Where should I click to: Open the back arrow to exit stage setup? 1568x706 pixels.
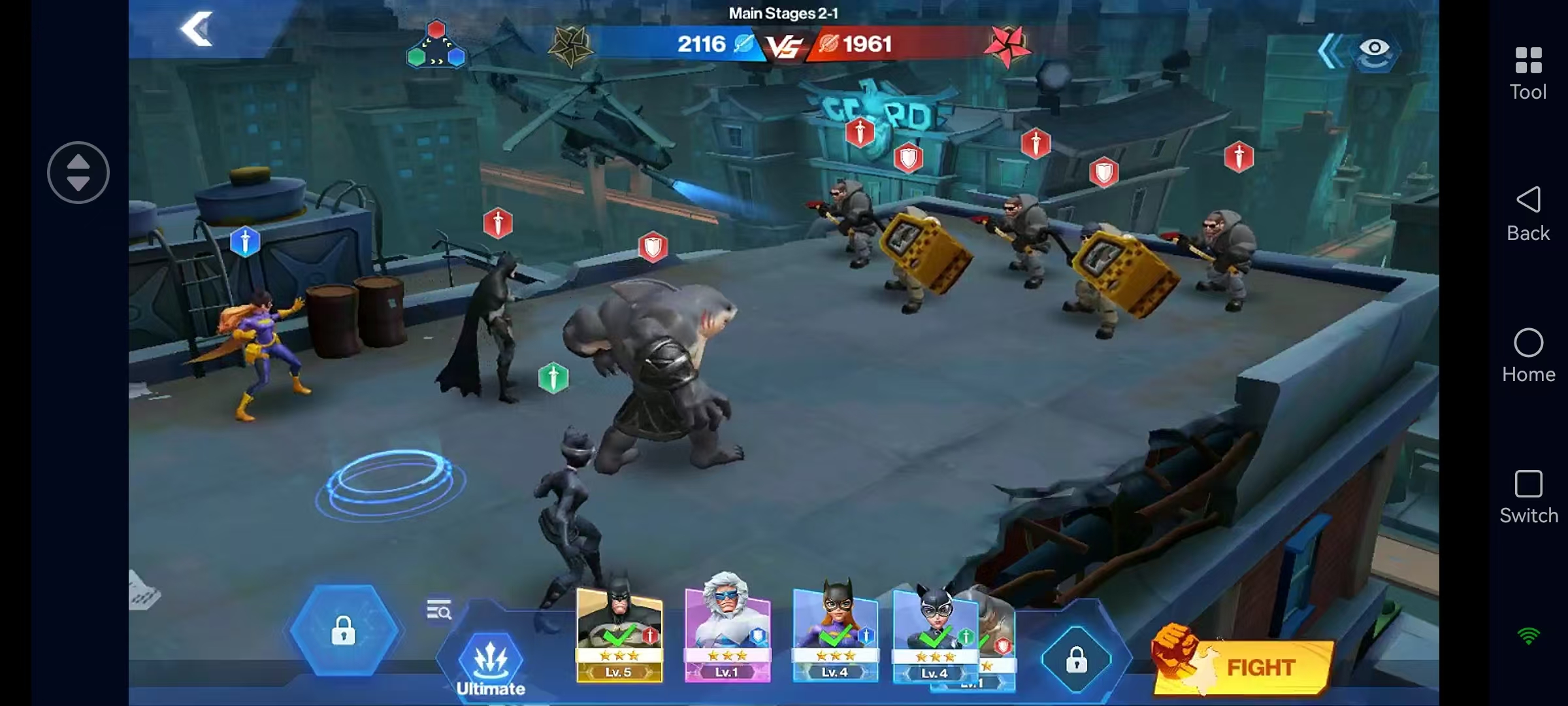coord(198,29)
